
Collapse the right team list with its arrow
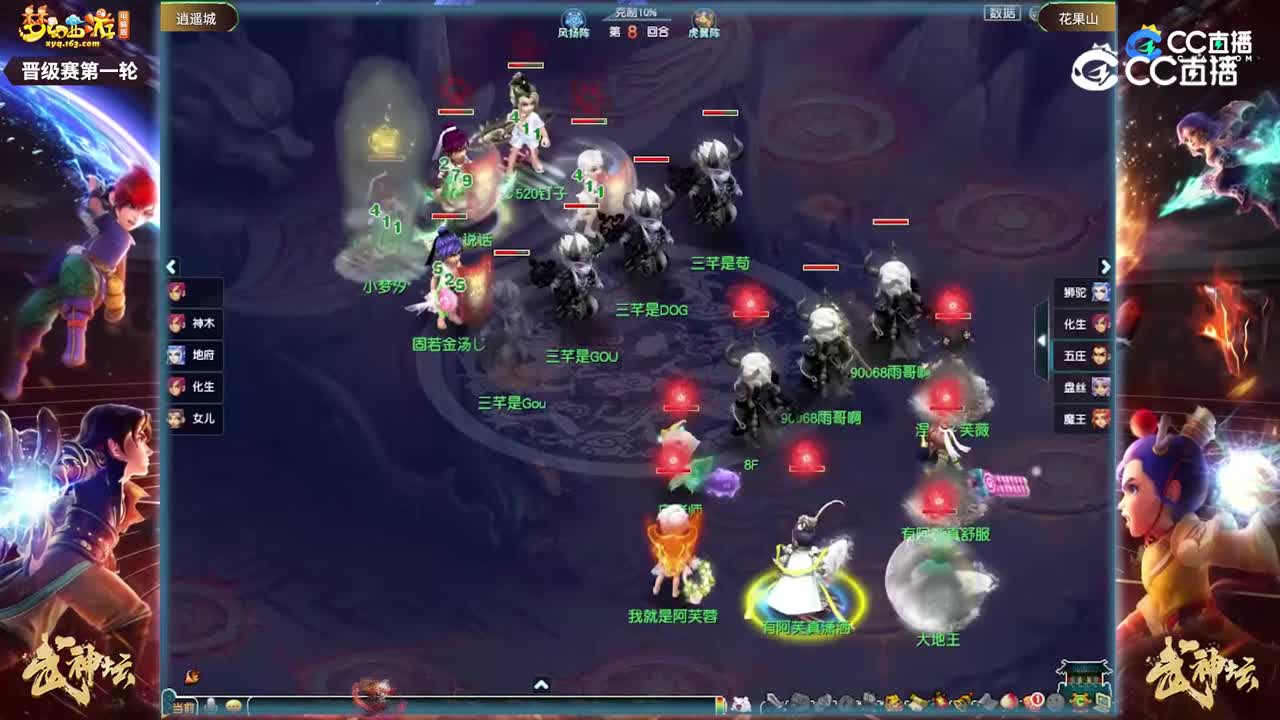tap(1105, 267)
